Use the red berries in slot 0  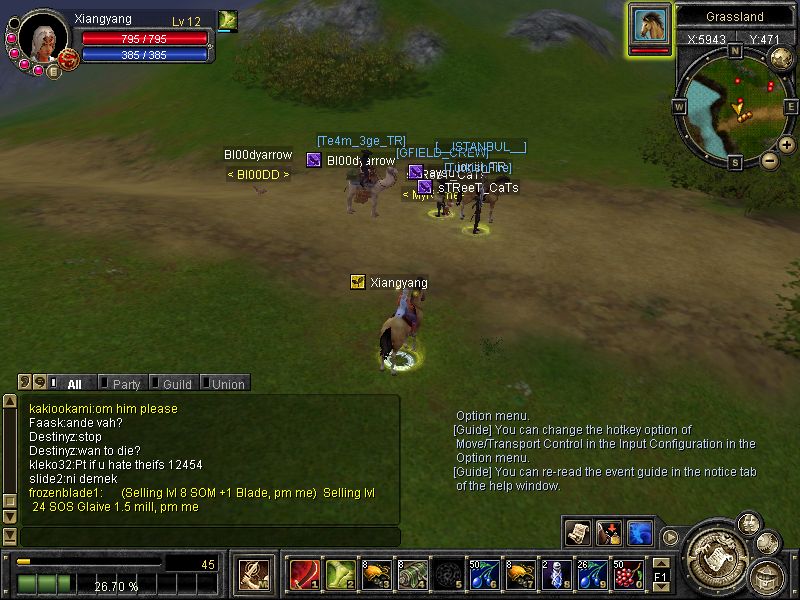[629, 574]
